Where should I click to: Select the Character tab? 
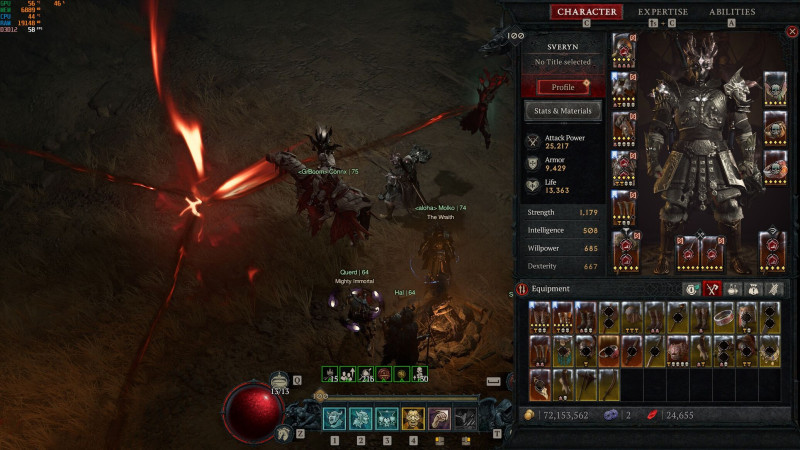coord(586,12)
